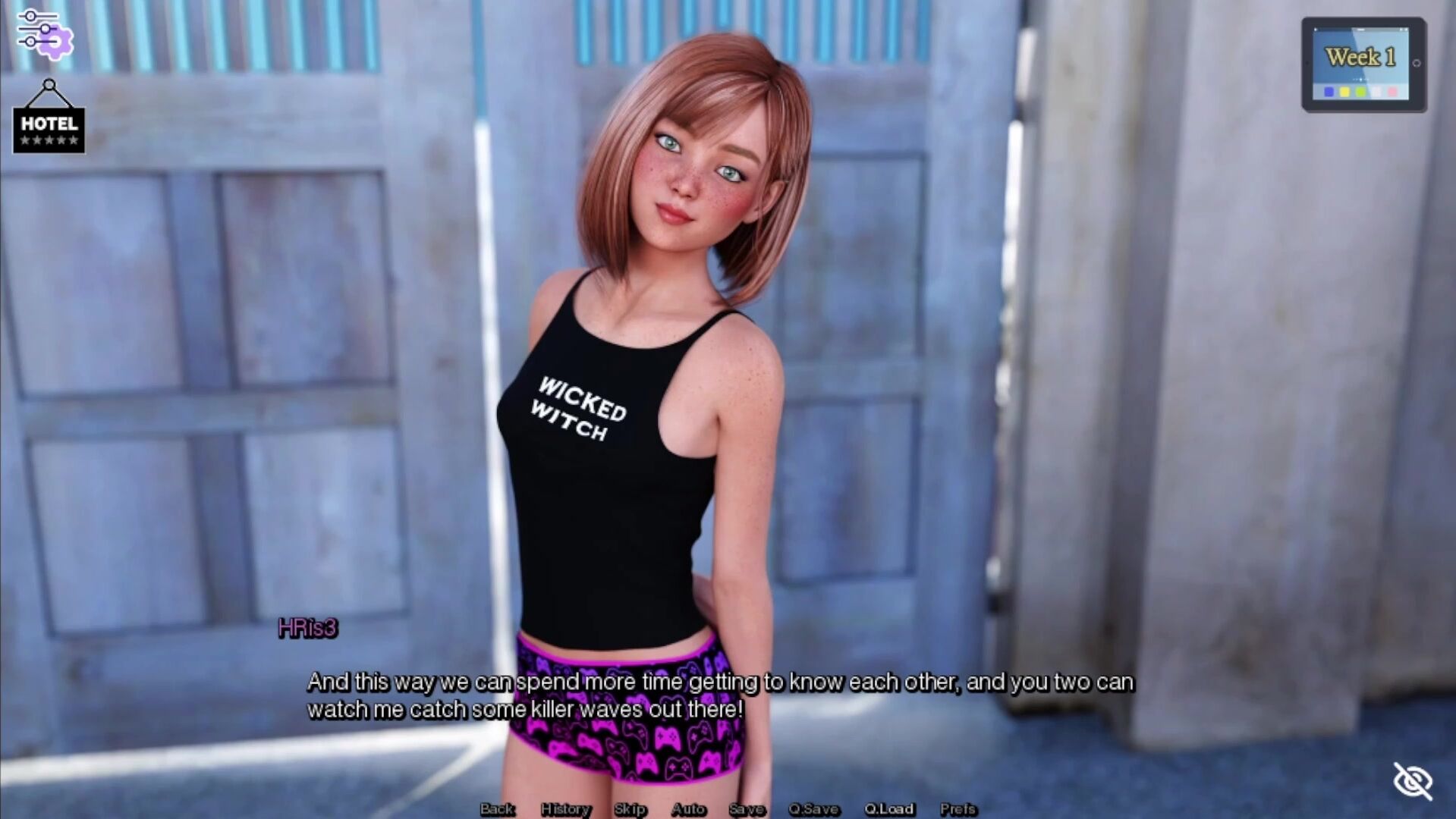Enable Auto-advance for dialogue
The height and width of the screenshot is (819, 1456).
coord(688,809)
